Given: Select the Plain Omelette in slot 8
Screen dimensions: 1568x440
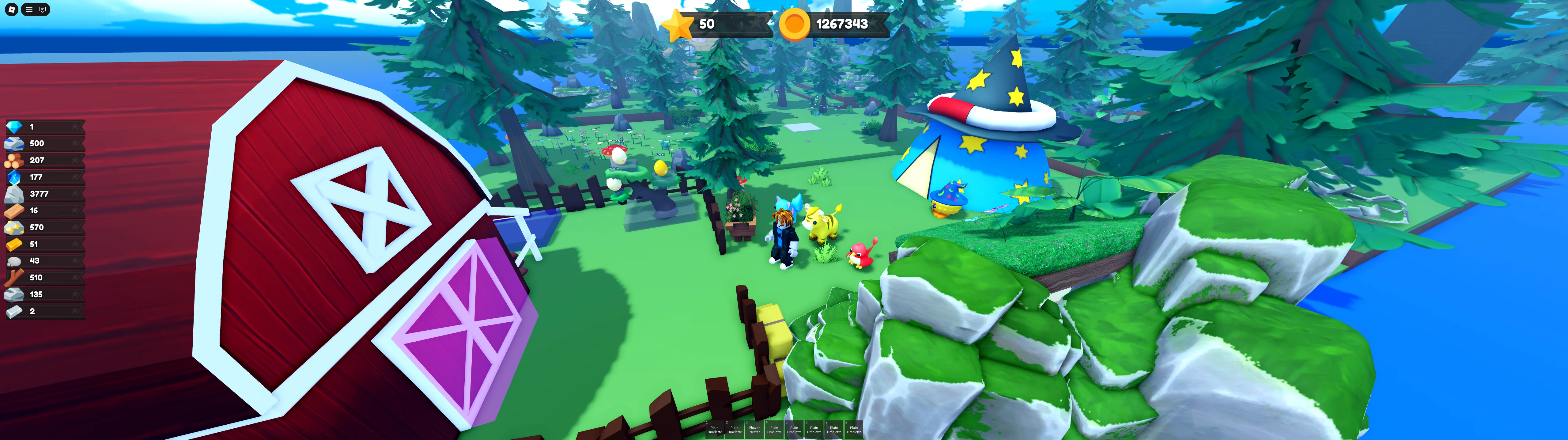Looking at the screenshot, I should pos(854,429).
